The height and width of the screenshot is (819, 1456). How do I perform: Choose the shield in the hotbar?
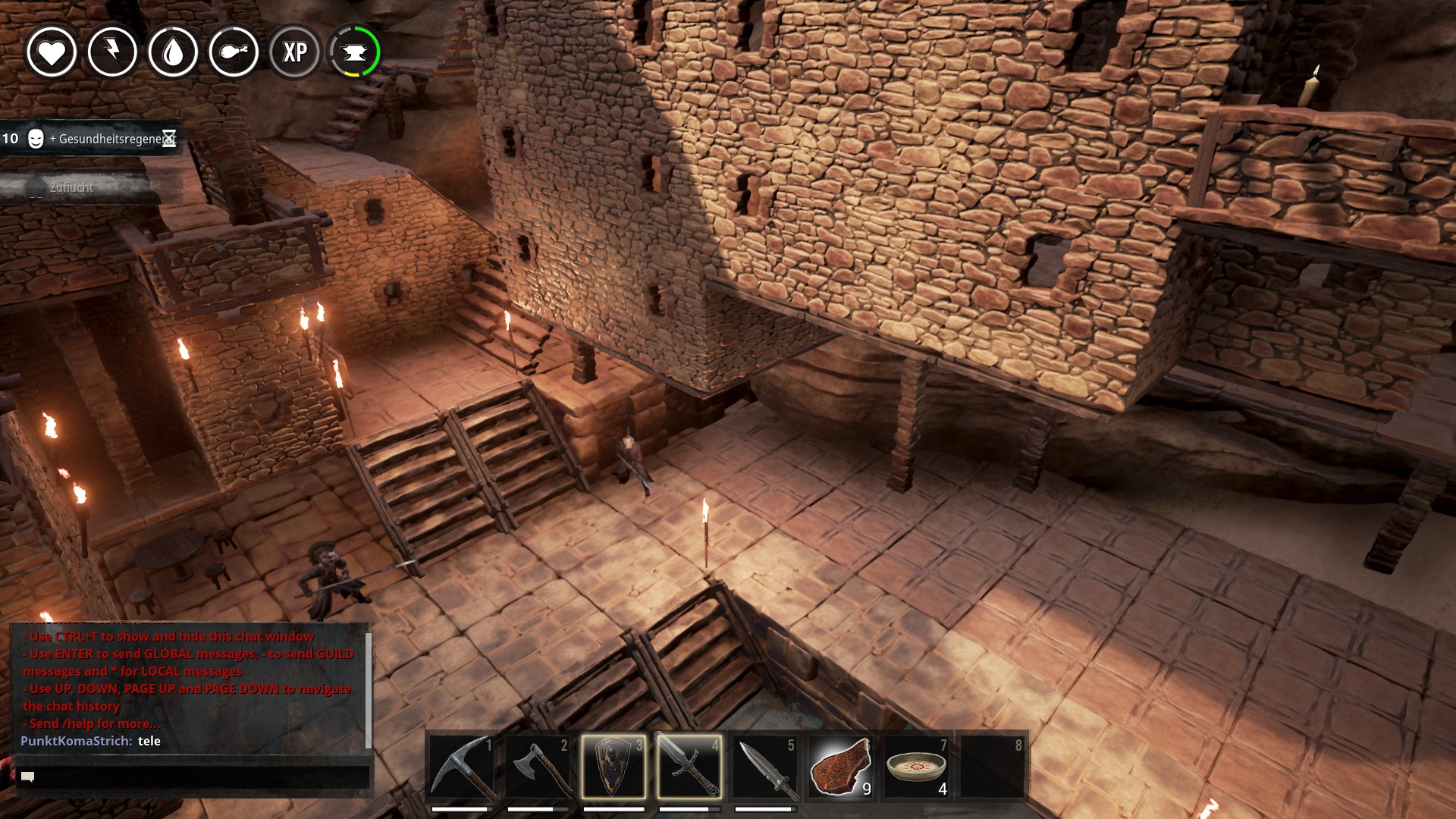613,767
